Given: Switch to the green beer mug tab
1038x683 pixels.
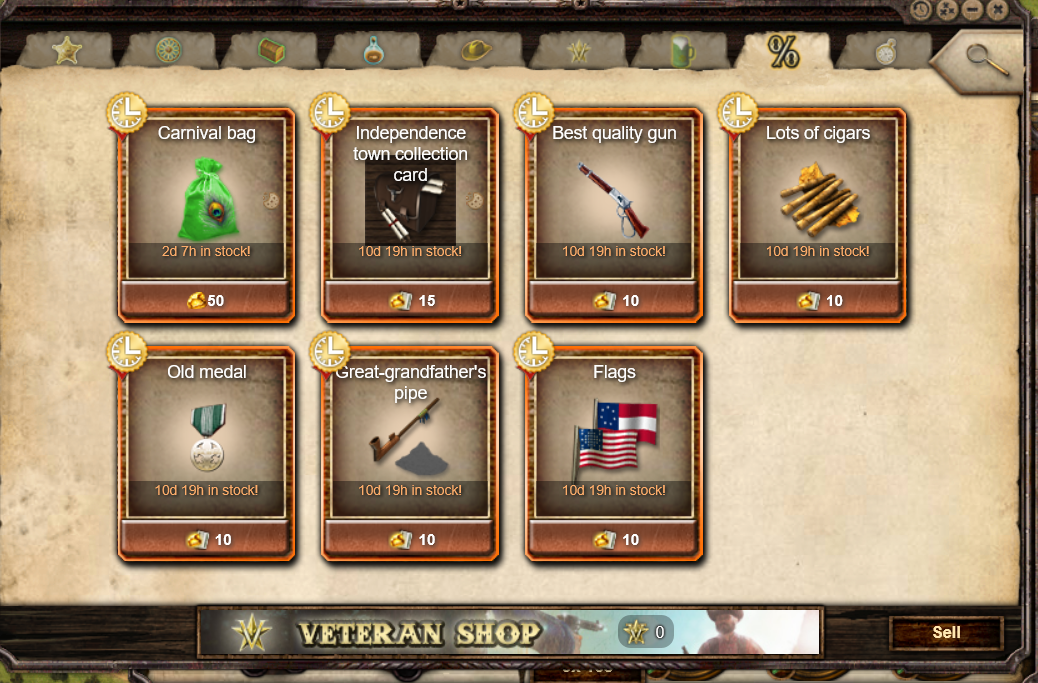Looking at the screenshot, I should [x=683, y=51].
